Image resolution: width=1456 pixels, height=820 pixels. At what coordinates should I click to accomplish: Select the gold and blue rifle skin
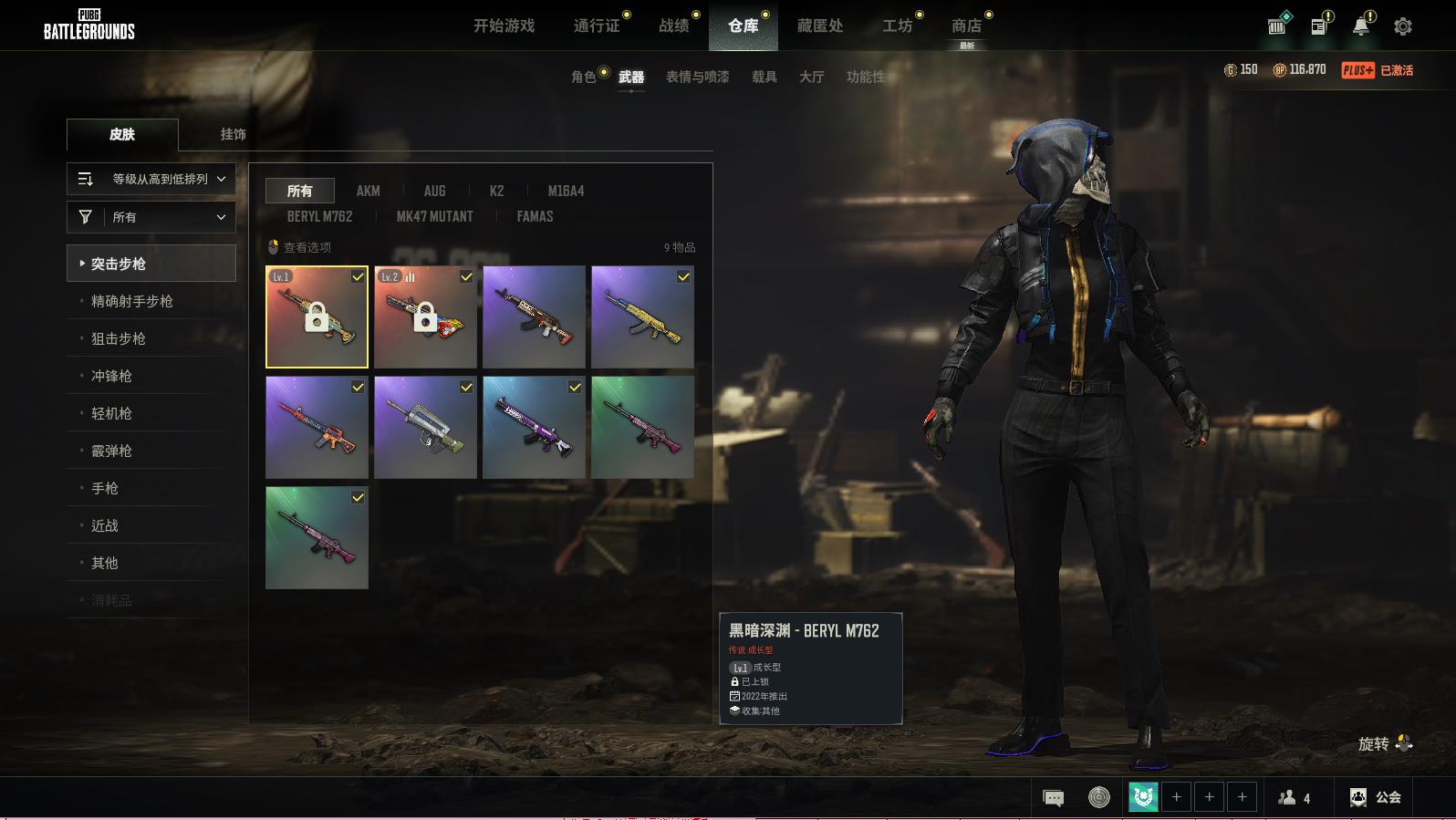click(x=642, y=317)
